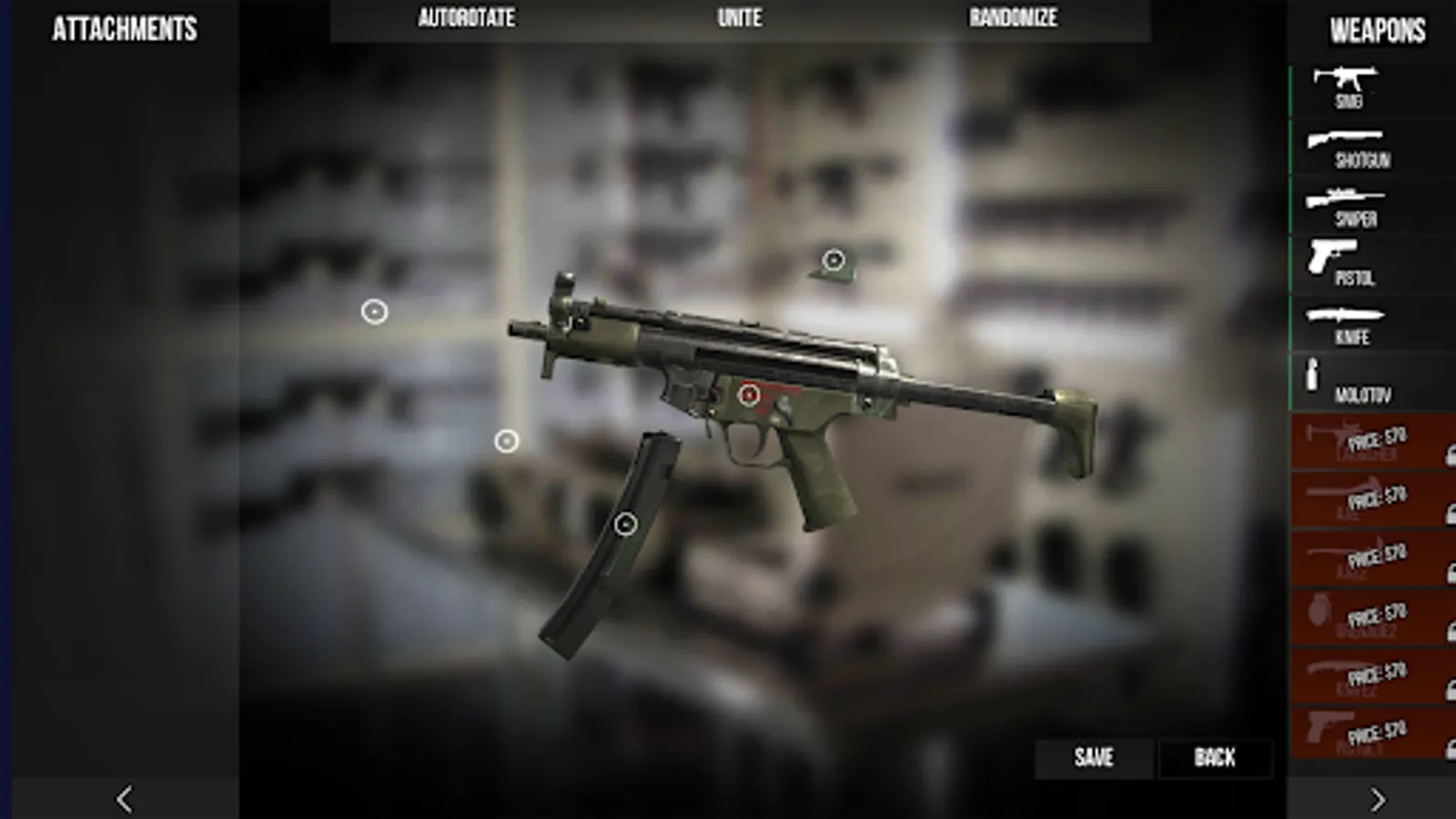
Task: Switch to the ATTACHMENTS panel
Action: point(124,28)
